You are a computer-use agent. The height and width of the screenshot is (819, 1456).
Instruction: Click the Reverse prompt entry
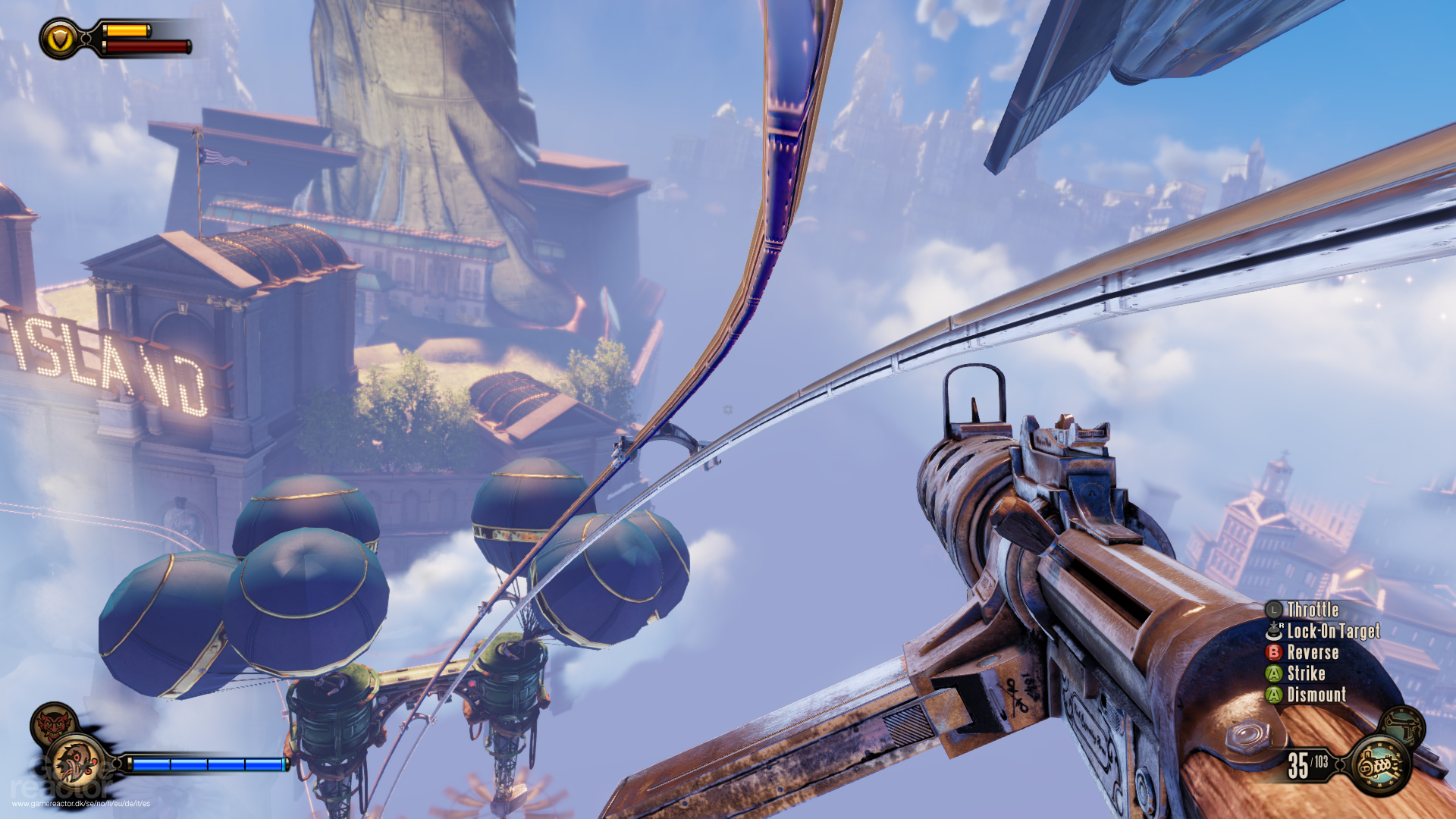pos(1313,653)
